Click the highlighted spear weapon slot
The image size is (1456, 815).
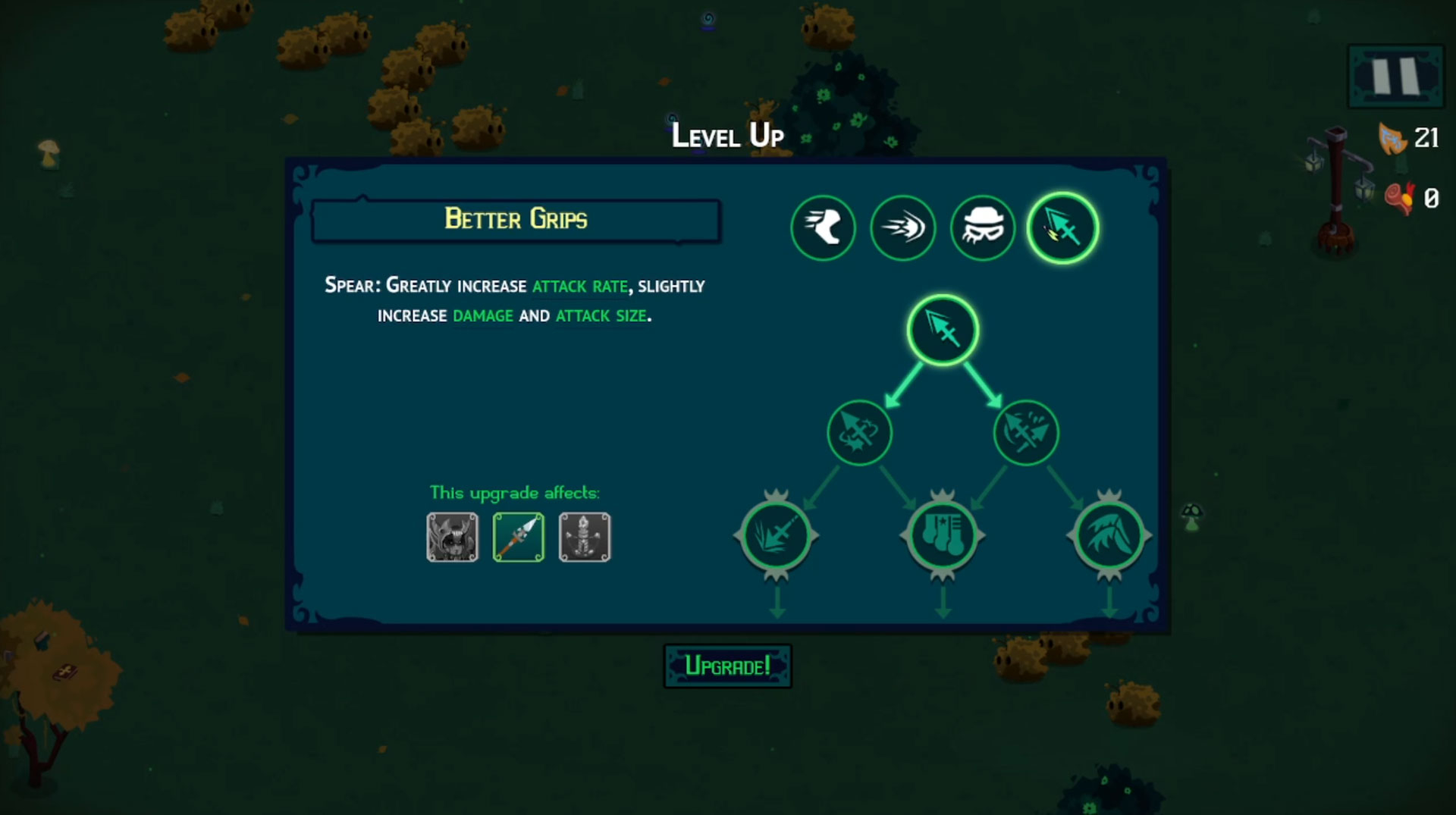(x=519, y=538)
